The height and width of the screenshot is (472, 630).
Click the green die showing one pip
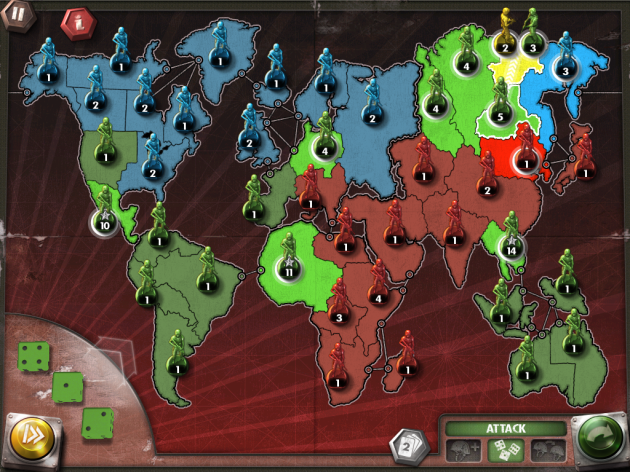click(68, 385)
